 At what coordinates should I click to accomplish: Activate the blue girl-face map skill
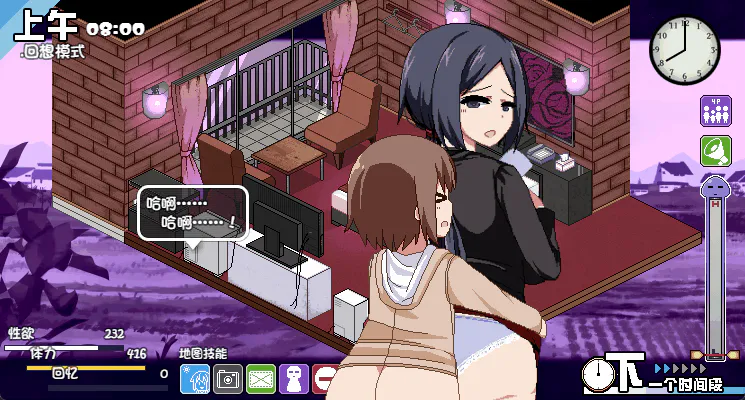click(194, 379)
